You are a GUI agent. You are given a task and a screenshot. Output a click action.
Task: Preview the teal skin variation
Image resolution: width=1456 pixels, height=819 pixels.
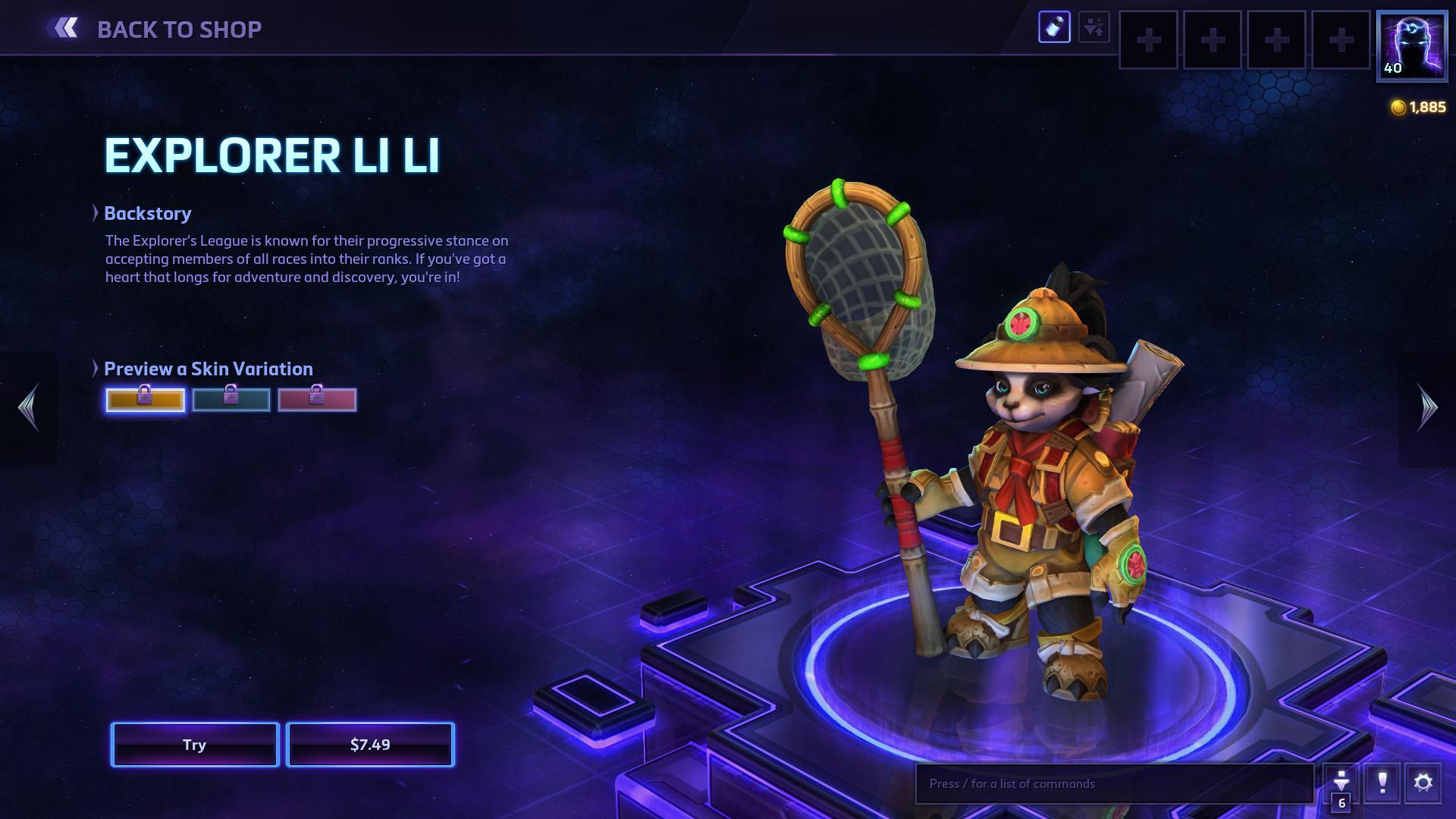point(231,400)
